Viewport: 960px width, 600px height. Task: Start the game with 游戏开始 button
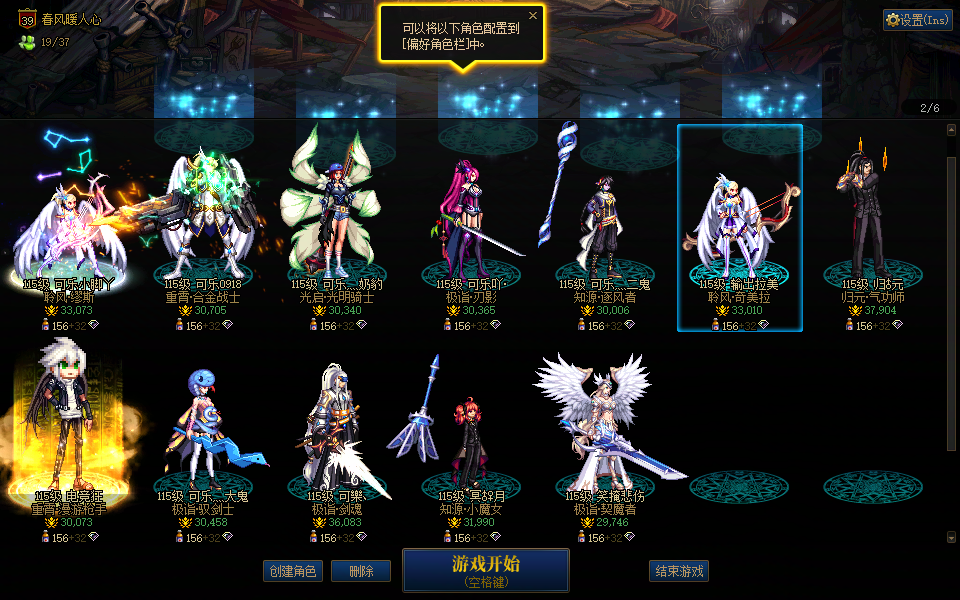pos(486,570)
